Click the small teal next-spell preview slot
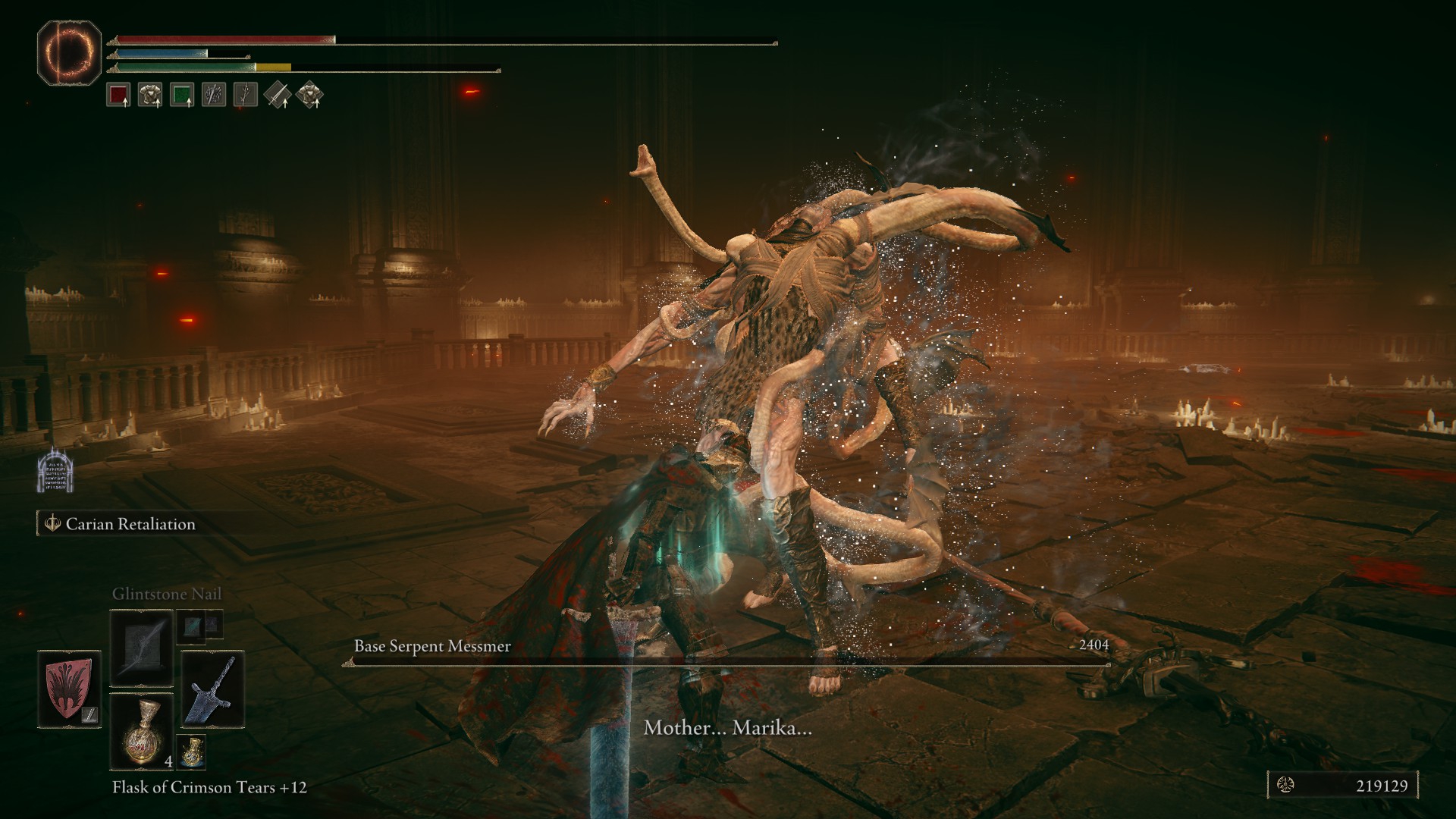The image size is (1456, 819). pyautogui.click(x=190, y=624)
